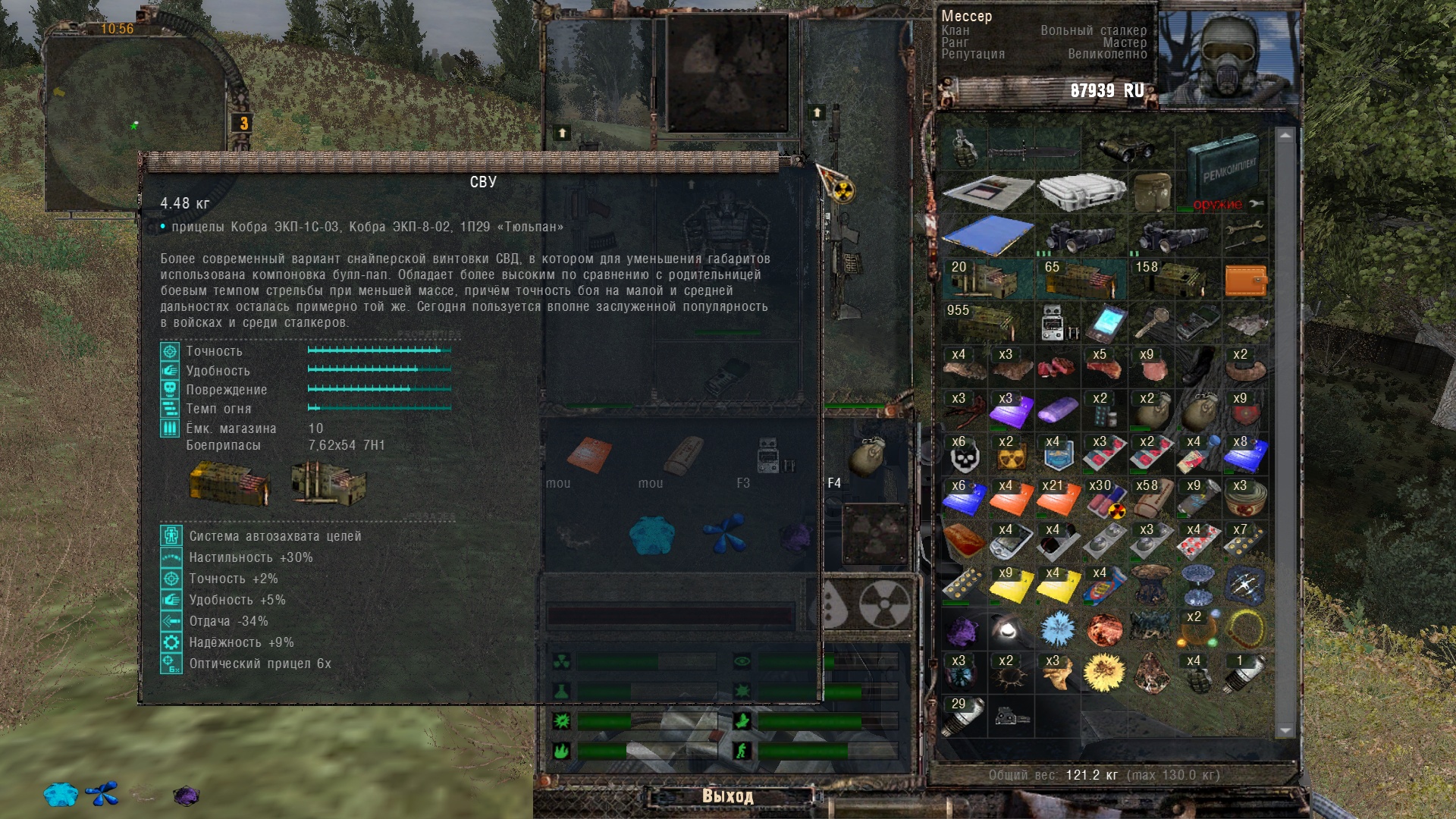Select the wrench and screwdriver tools
Image resolution: width=1456 pixels, height=819 pixels.
(x=1245, y=235)
